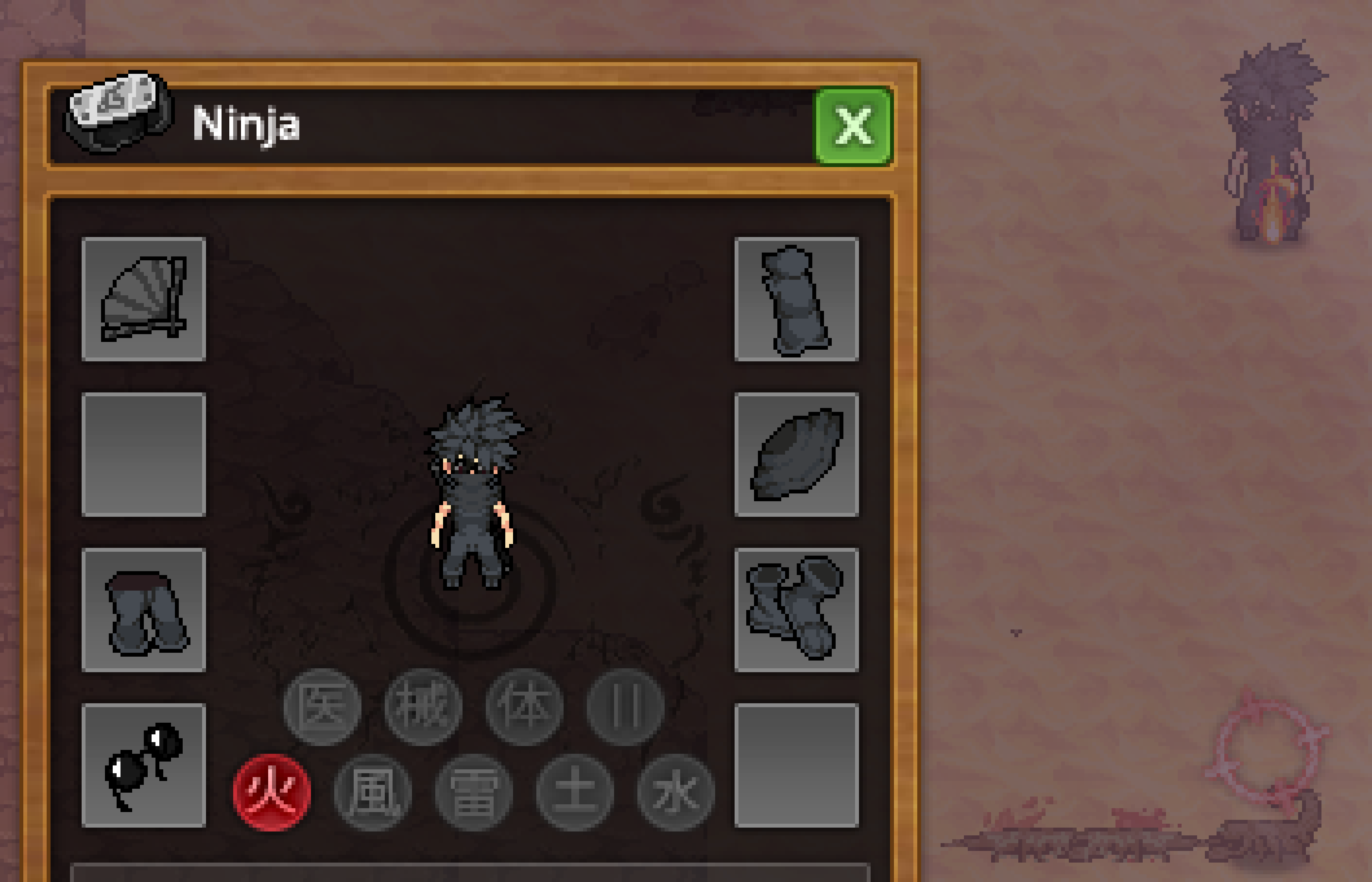1372x882 pixels.
Task: Choose the water element kanji icon
Action: click(676, 792)
